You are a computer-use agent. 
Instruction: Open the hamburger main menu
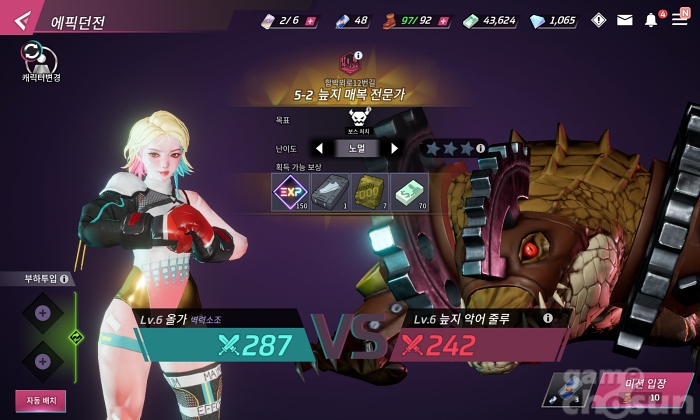[679, 20]
